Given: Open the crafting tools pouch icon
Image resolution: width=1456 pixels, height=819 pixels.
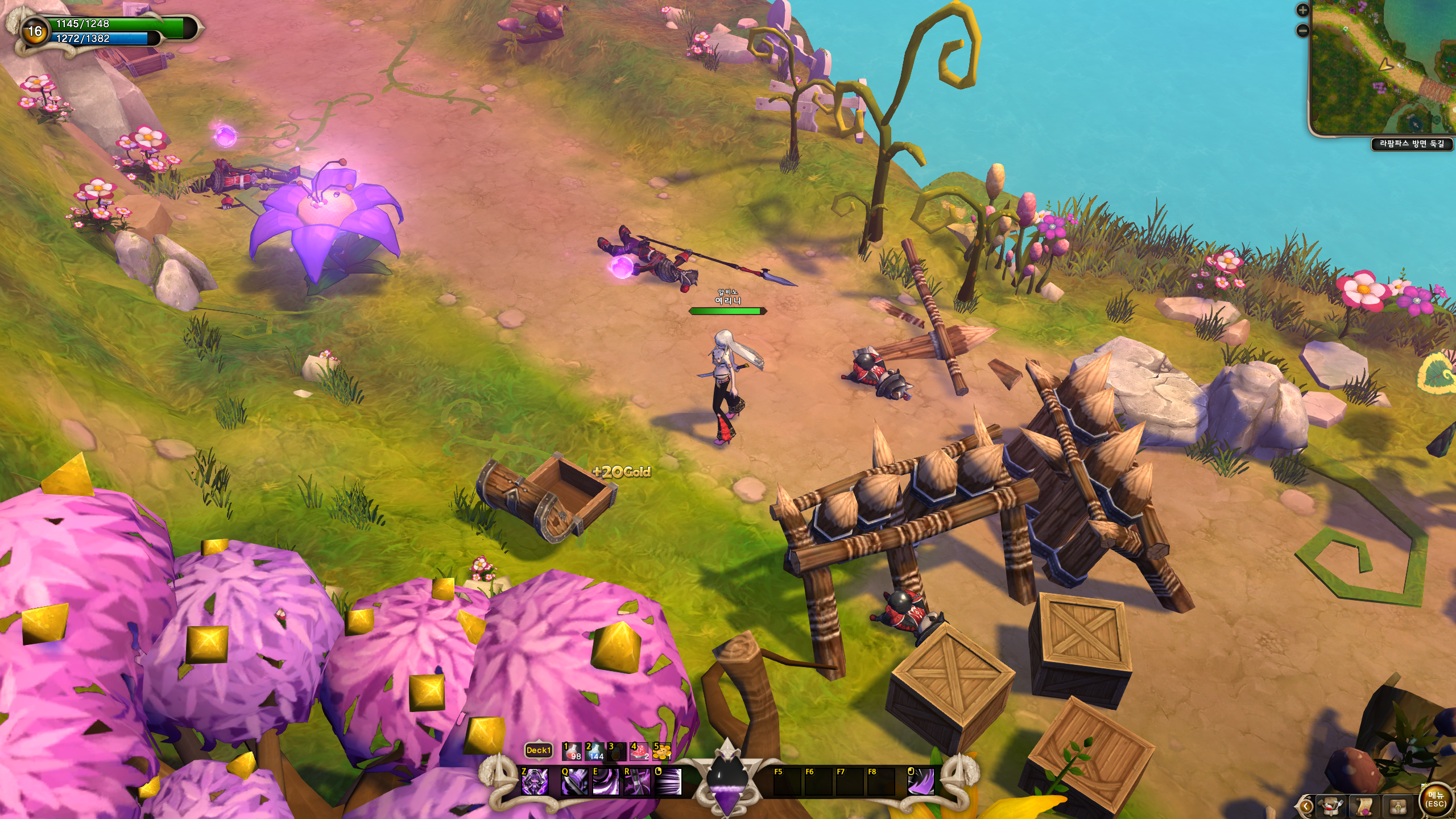Looking at the screenshot, I should pos(1331,806).
